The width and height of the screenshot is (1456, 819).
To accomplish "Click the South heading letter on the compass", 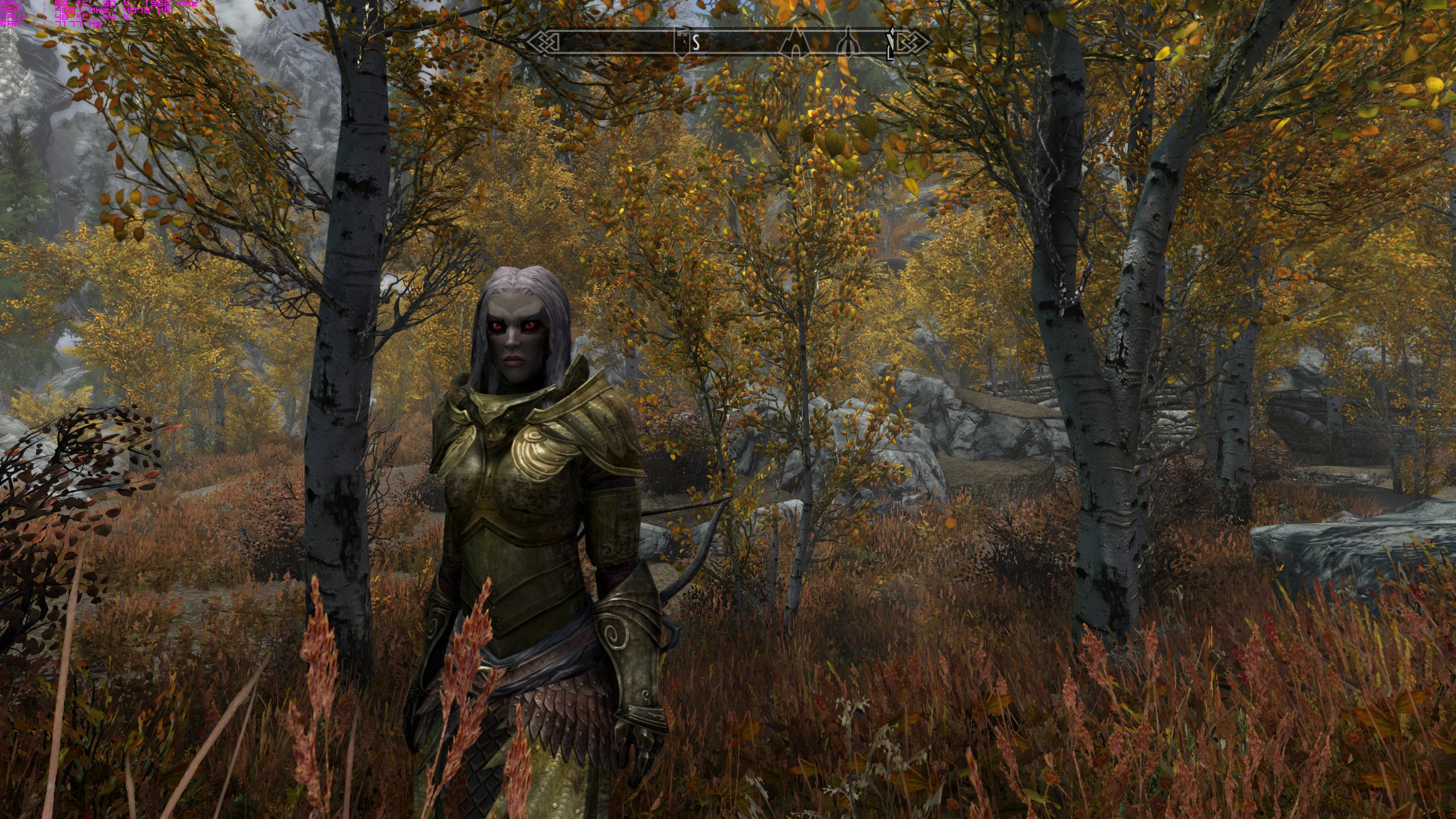I will pos(696,43).
